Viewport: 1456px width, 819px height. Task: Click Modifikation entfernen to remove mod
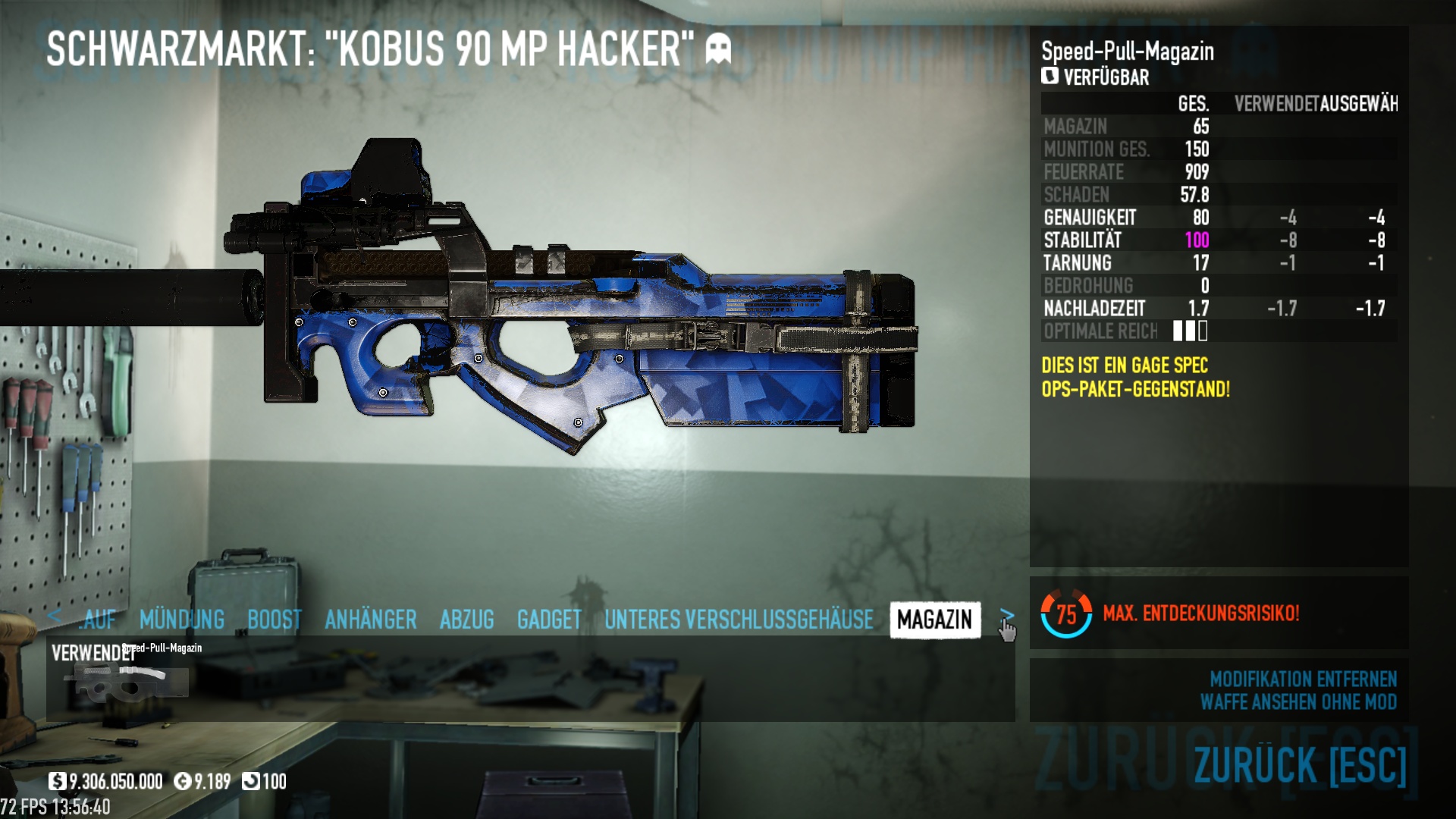[x=1303, y=679]
